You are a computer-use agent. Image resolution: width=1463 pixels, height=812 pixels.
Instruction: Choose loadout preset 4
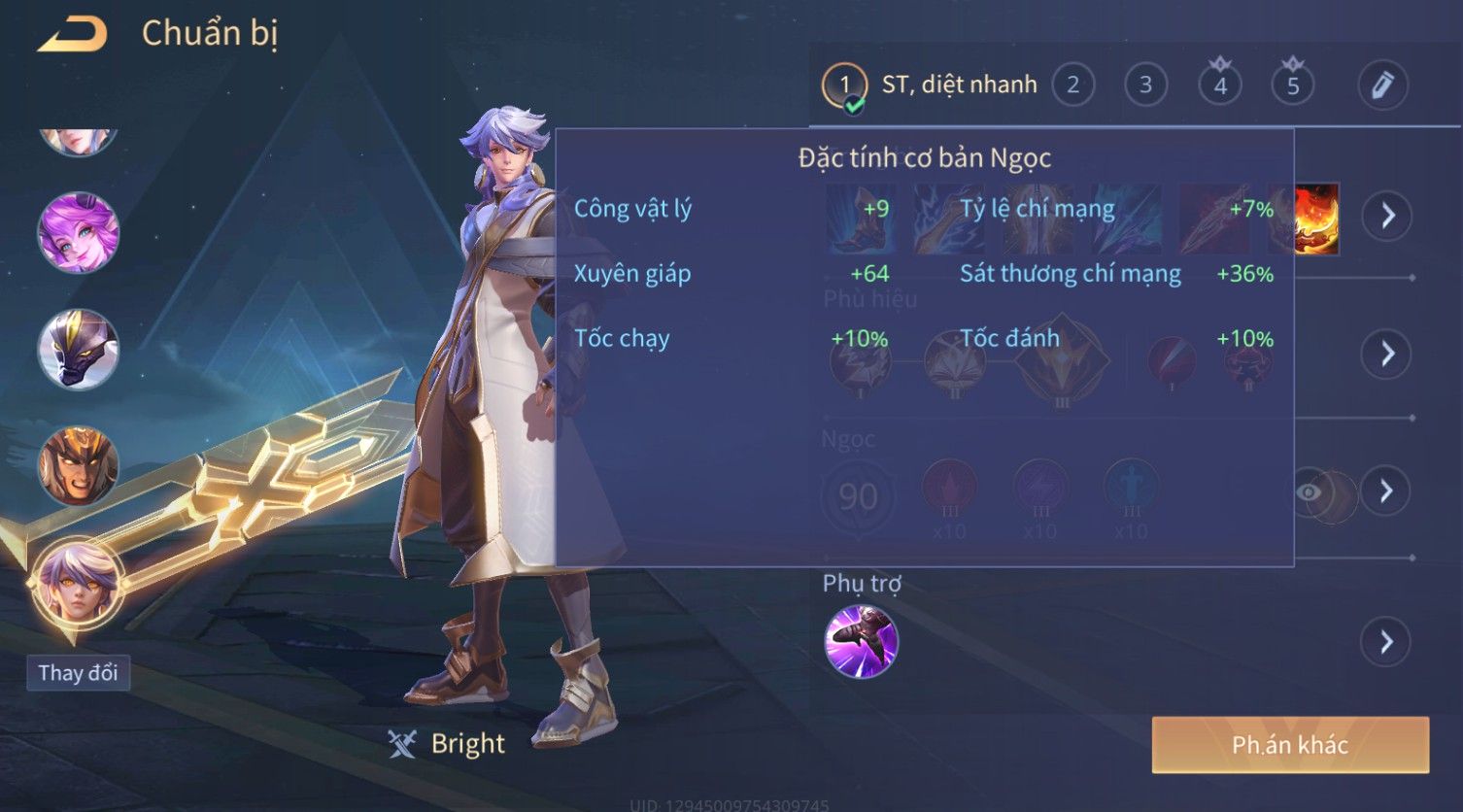click(1220, 85)
